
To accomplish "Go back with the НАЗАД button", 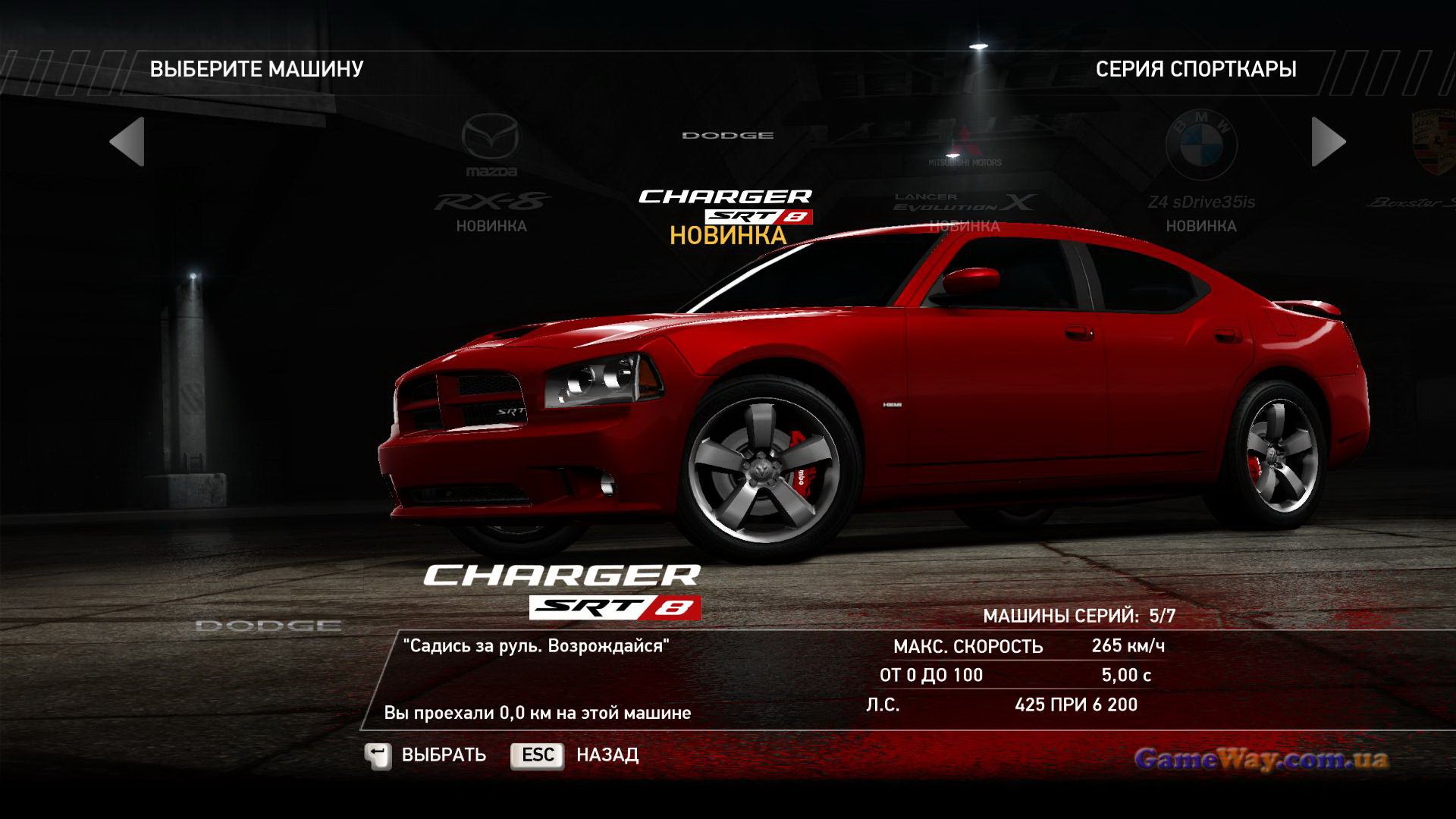I will 575,755.
